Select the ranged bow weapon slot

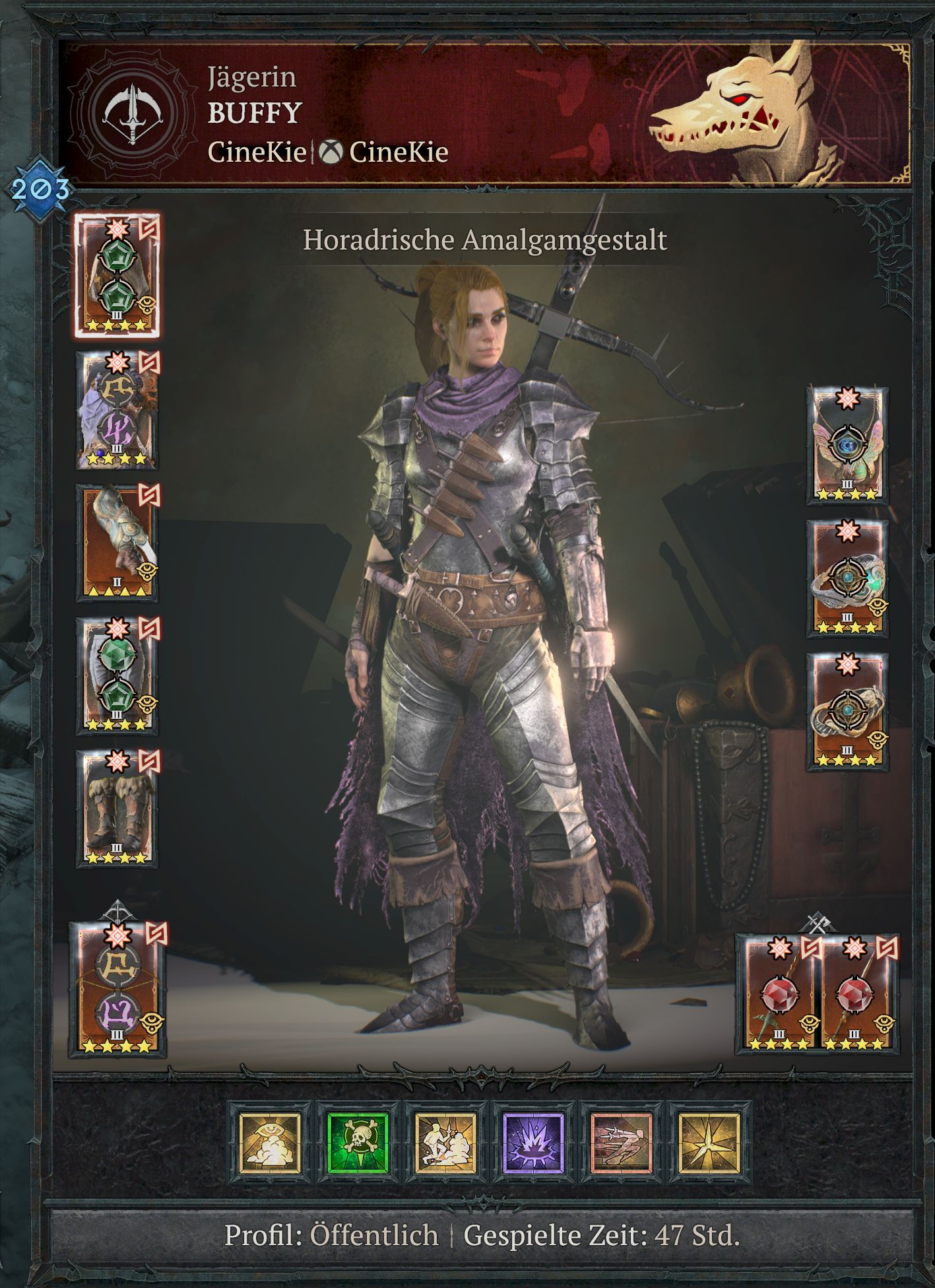(x=117, y=989)
